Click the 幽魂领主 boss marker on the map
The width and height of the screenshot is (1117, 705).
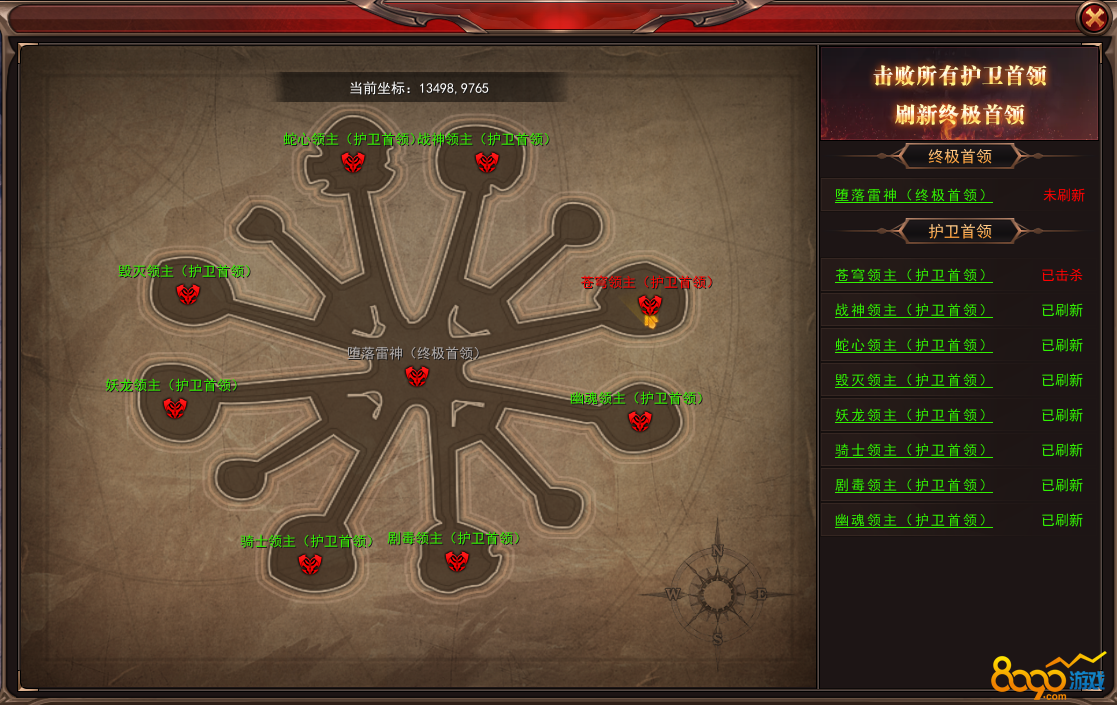pyautogui.click(x=640, y=421)
